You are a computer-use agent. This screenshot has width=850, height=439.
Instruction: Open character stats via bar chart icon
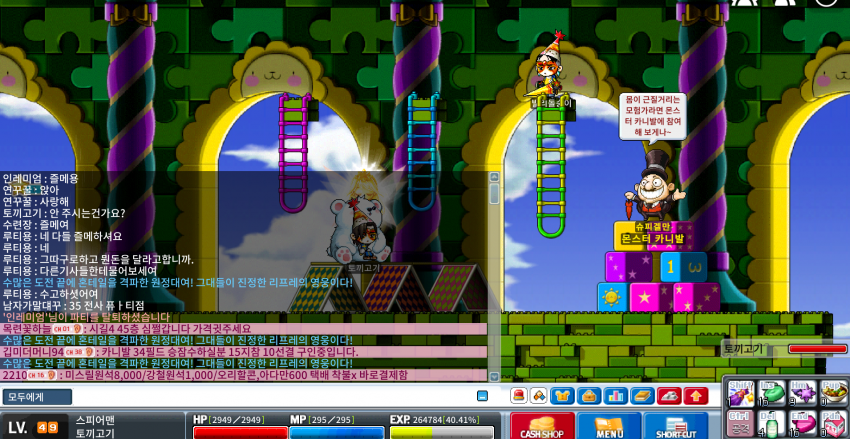(615, 396)
